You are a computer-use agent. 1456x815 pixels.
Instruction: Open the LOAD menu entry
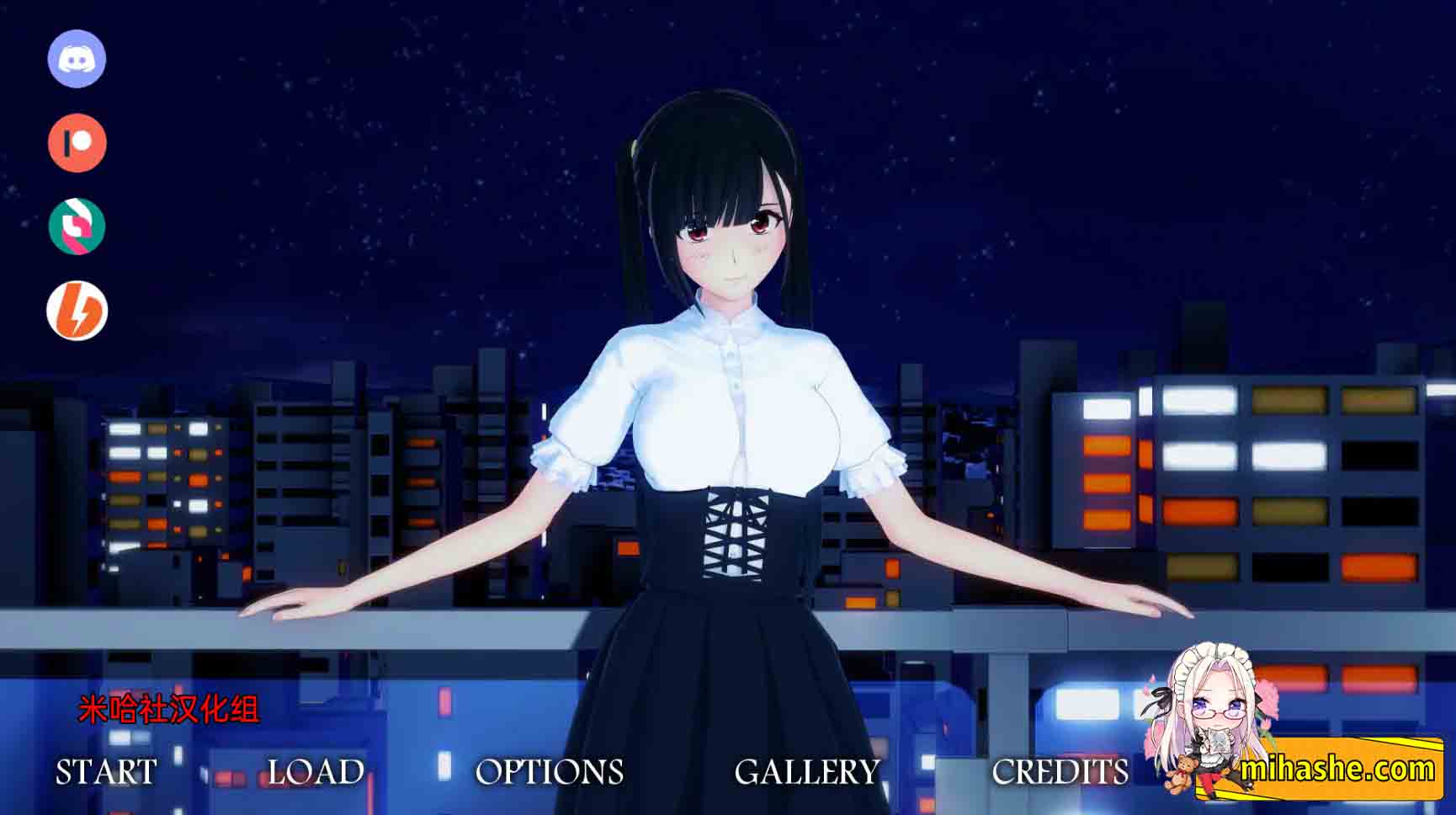tap(315, 771)
